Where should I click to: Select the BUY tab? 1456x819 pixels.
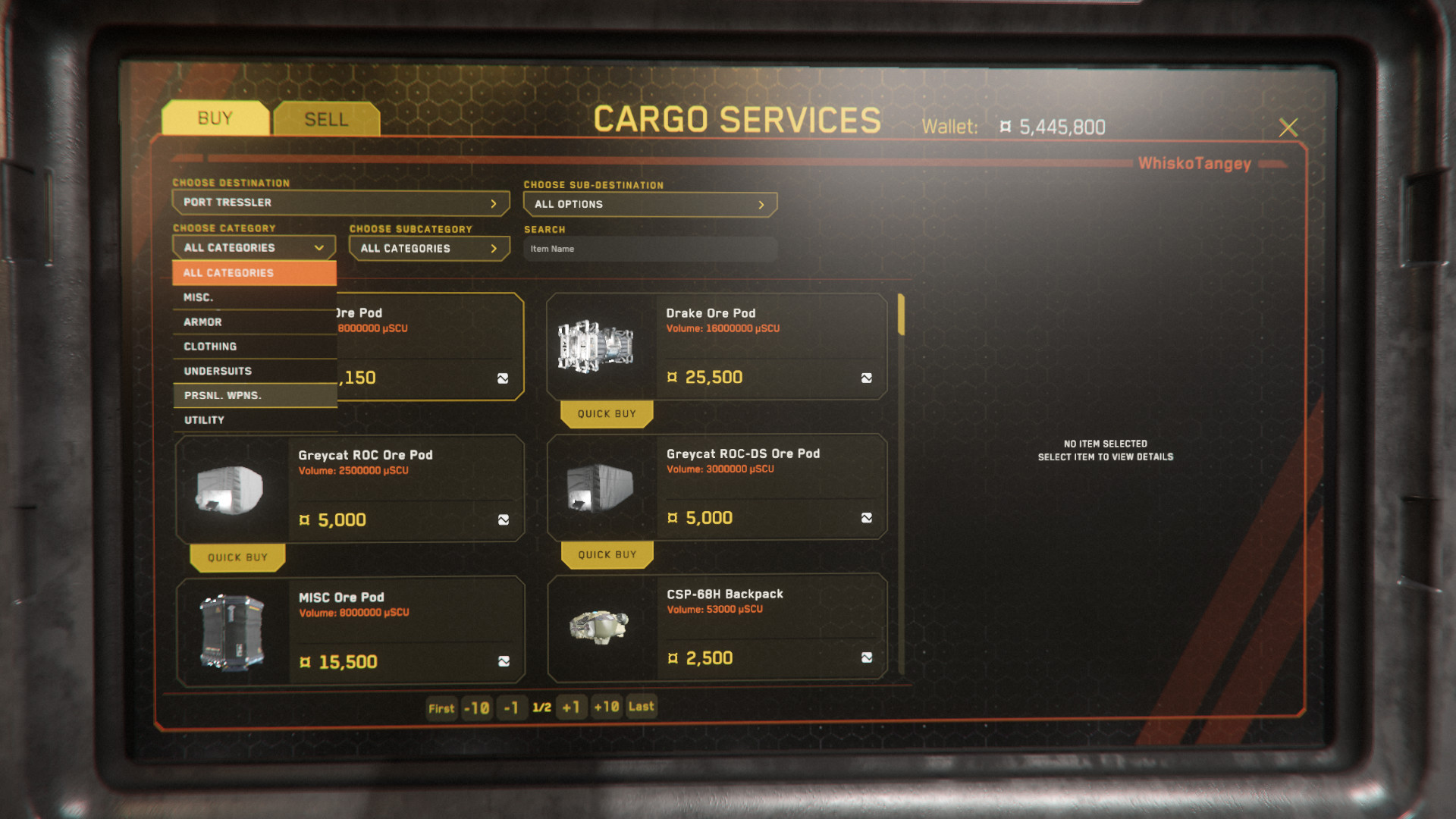(x=215, y=118)
